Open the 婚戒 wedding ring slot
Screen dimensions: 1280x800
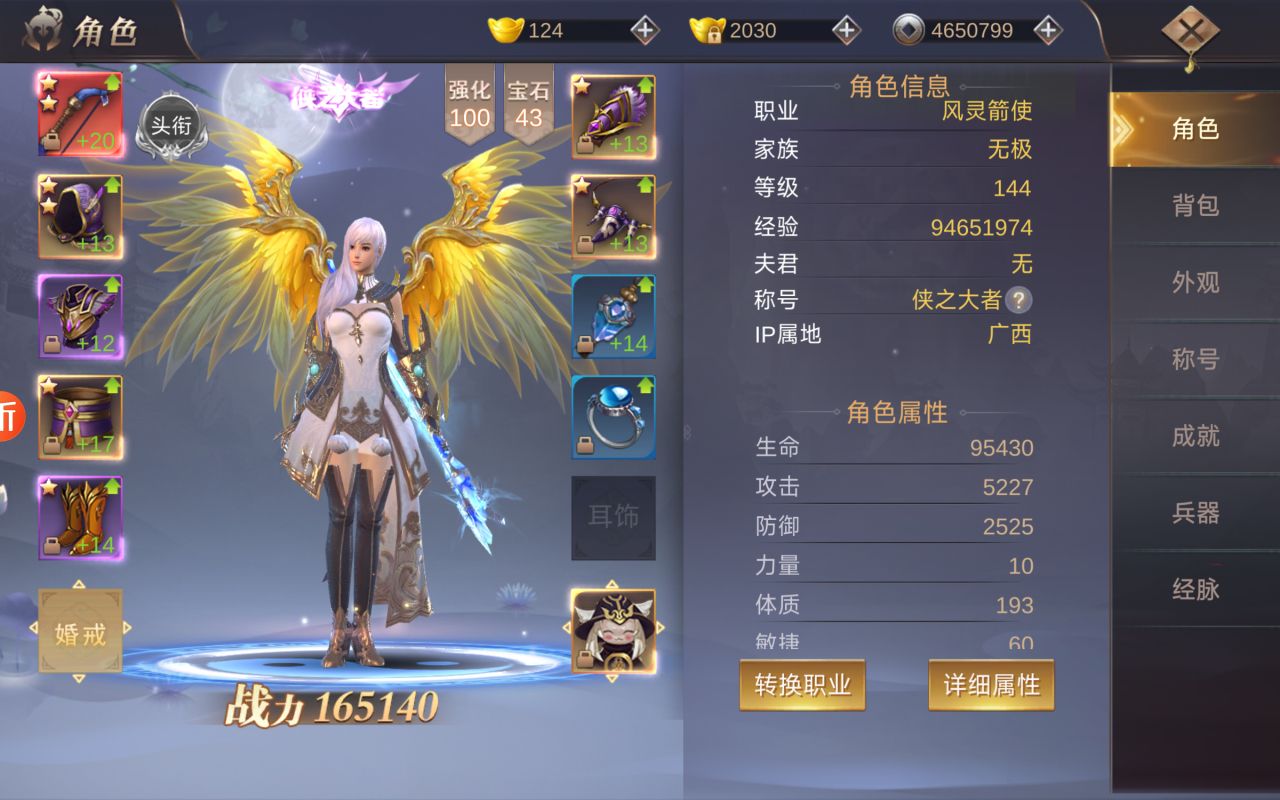(80, 632)
